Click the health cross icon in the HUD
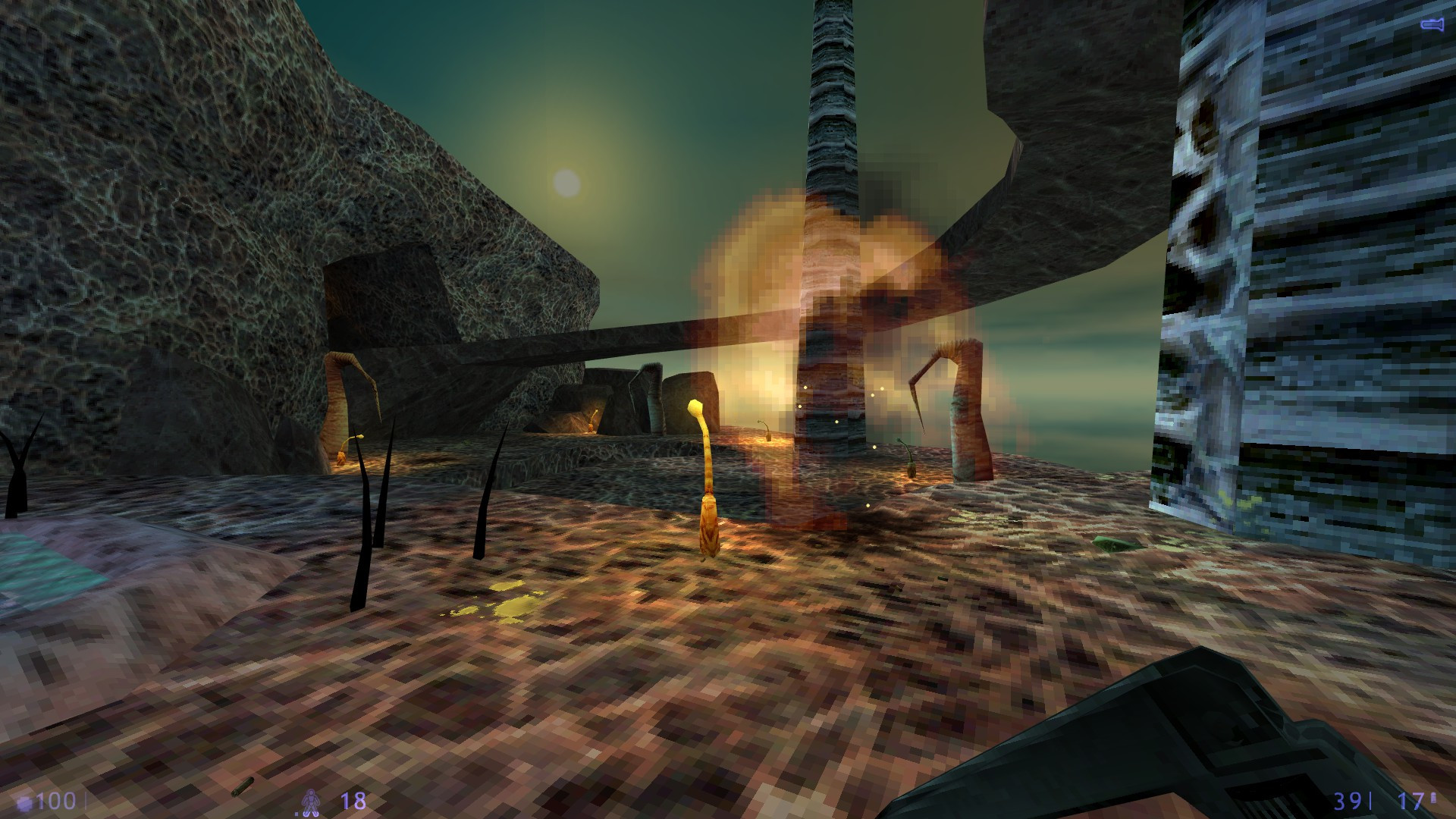This screenshot has height=819, width=1456. pyautogui.click(x=23, y=800)
